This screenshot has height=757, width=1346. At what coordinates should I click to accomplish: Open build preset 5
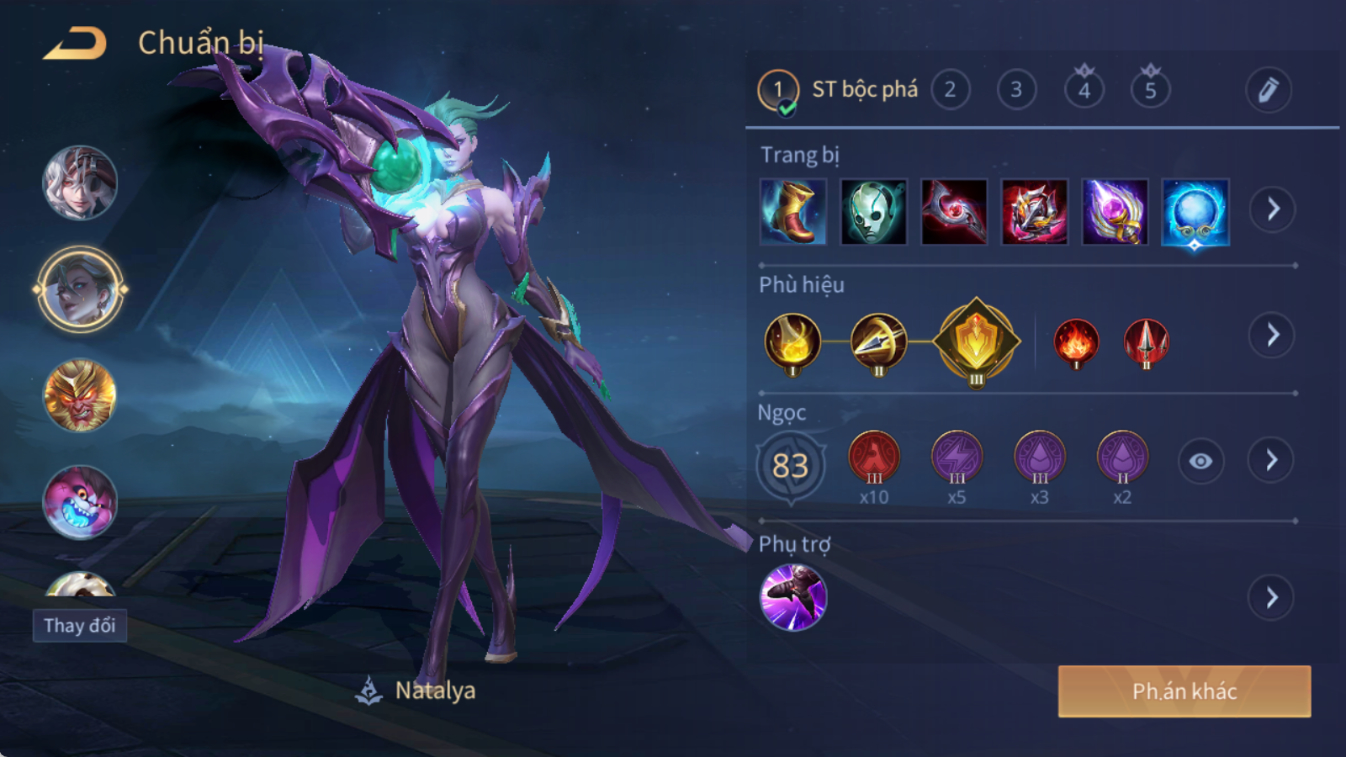click(1150, 90)
